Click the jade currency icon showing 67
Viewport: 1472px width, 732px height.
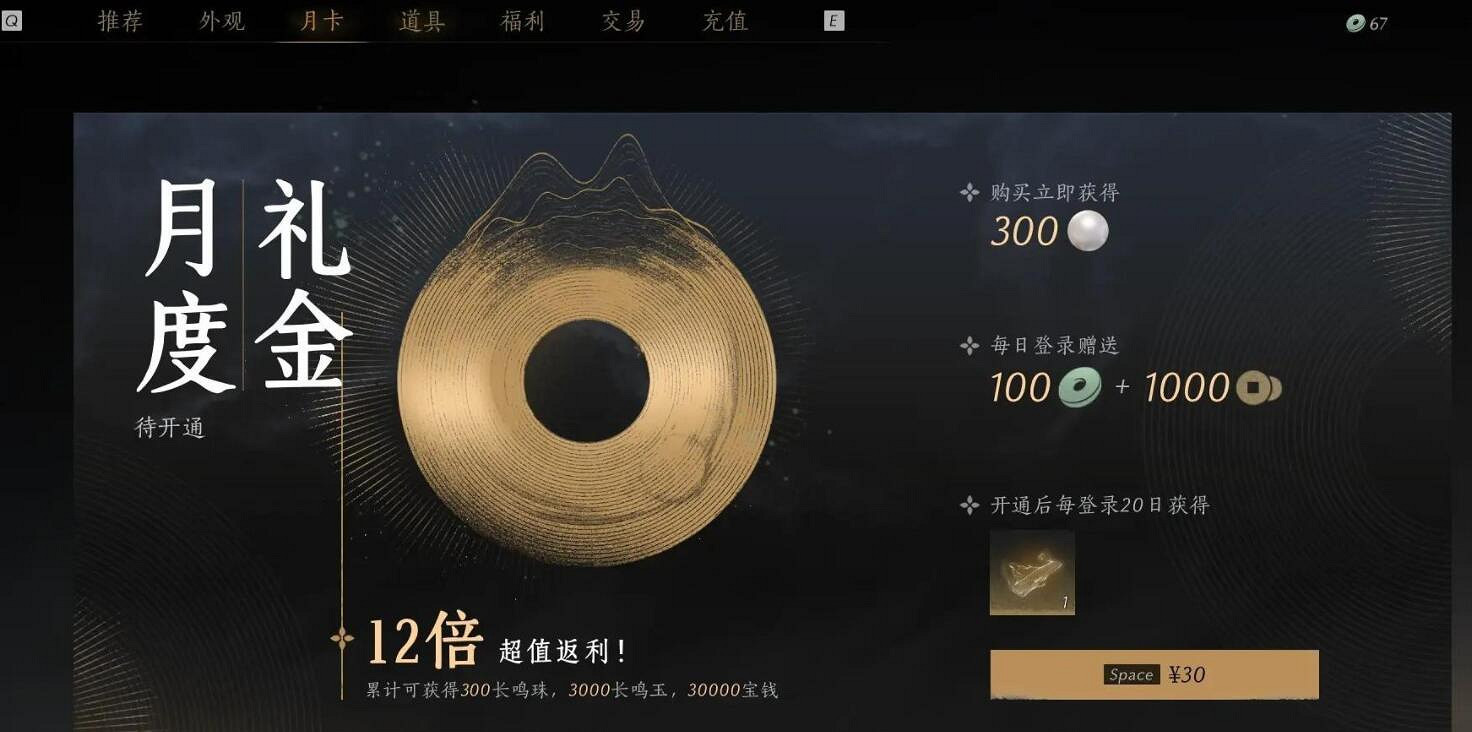coord(1355,21)
